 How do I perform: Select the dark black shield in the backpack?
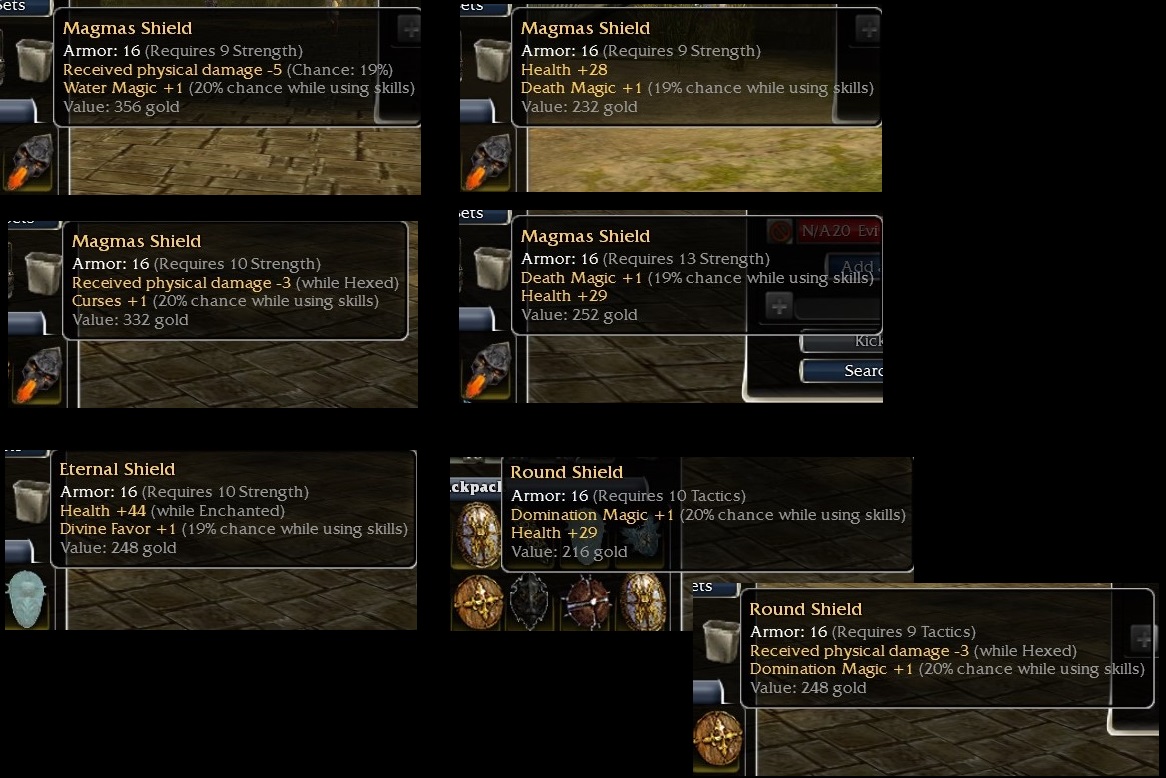coord(529,603)
